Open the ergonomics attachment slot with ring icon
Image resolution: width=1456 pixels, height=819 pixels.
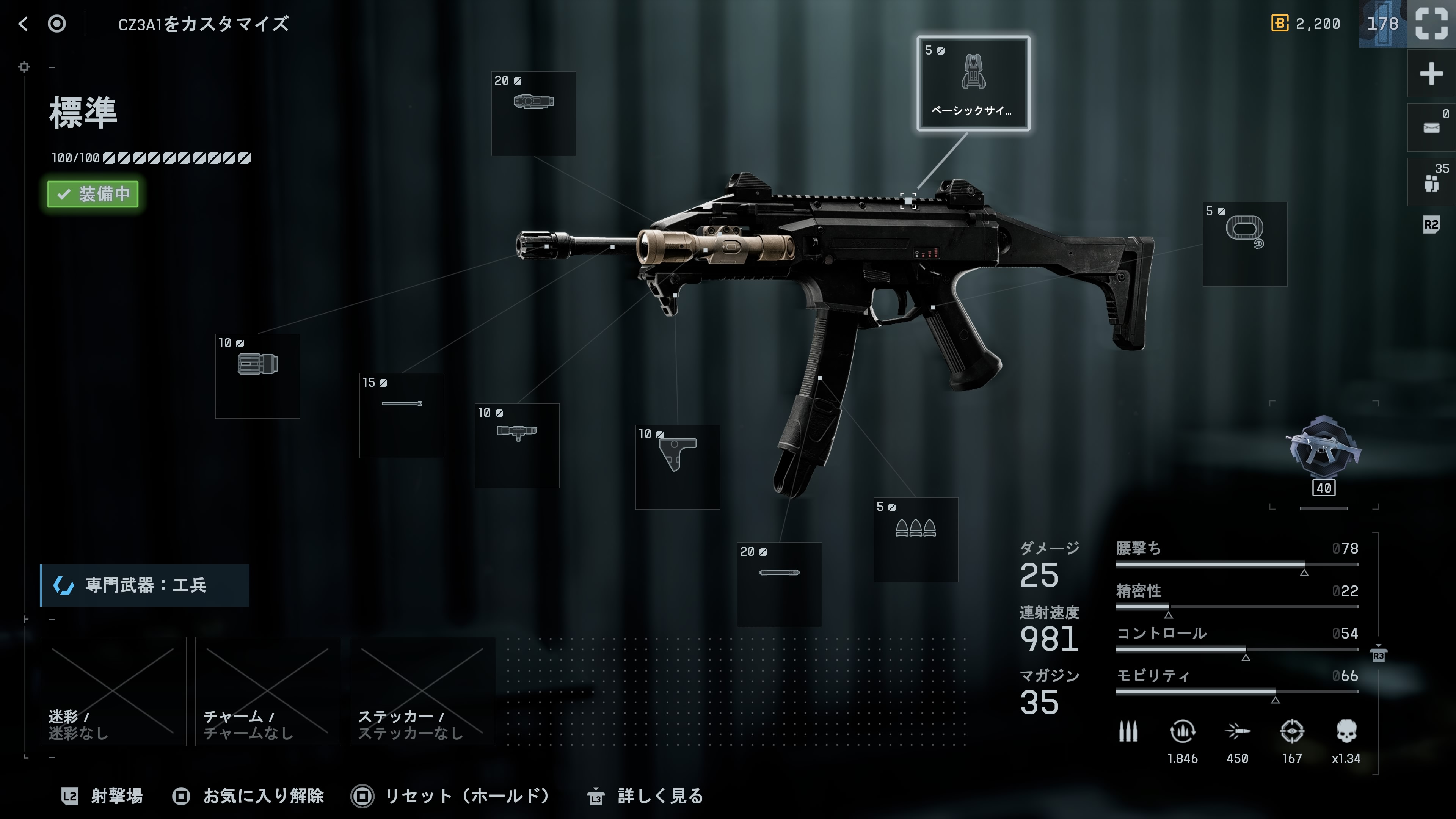[1244, 243]
